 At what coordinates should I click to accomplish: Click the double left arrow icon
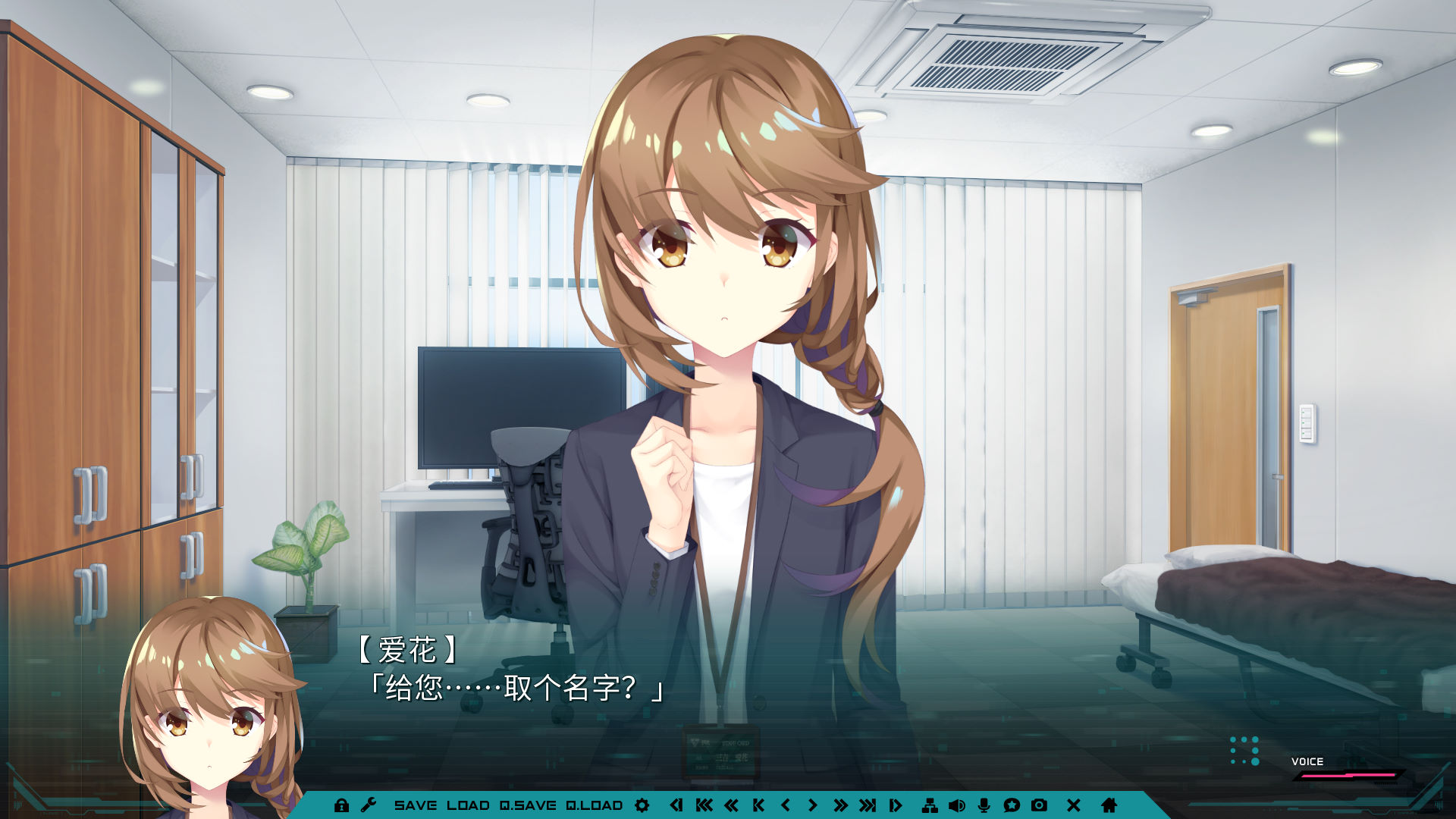731,805
